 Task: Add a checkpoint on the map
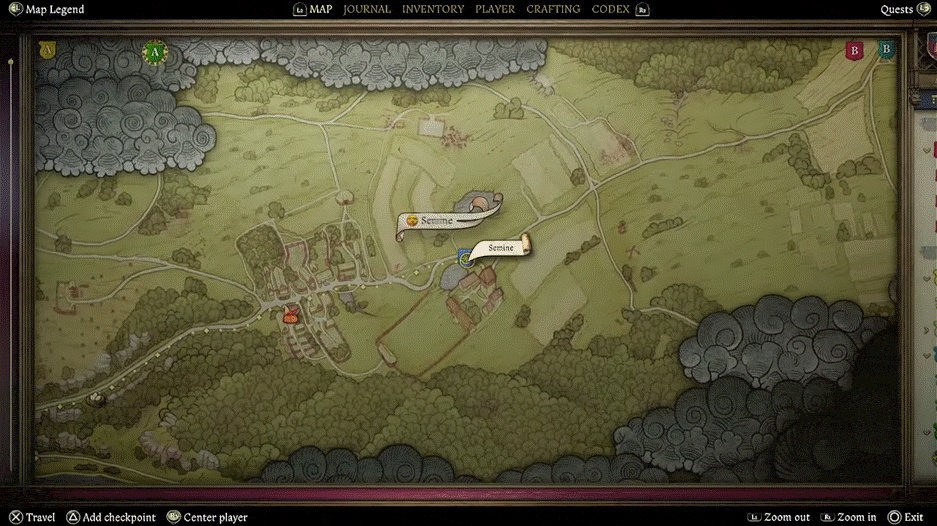coord(112,517)
